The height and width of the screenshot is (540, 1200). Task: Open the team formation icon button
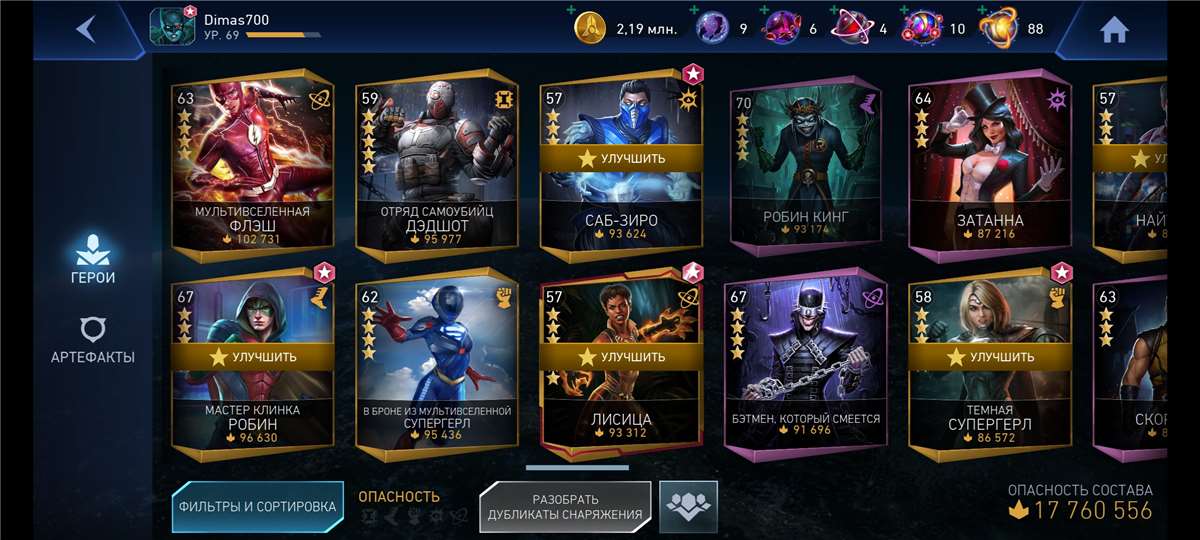tap(688, 505)
